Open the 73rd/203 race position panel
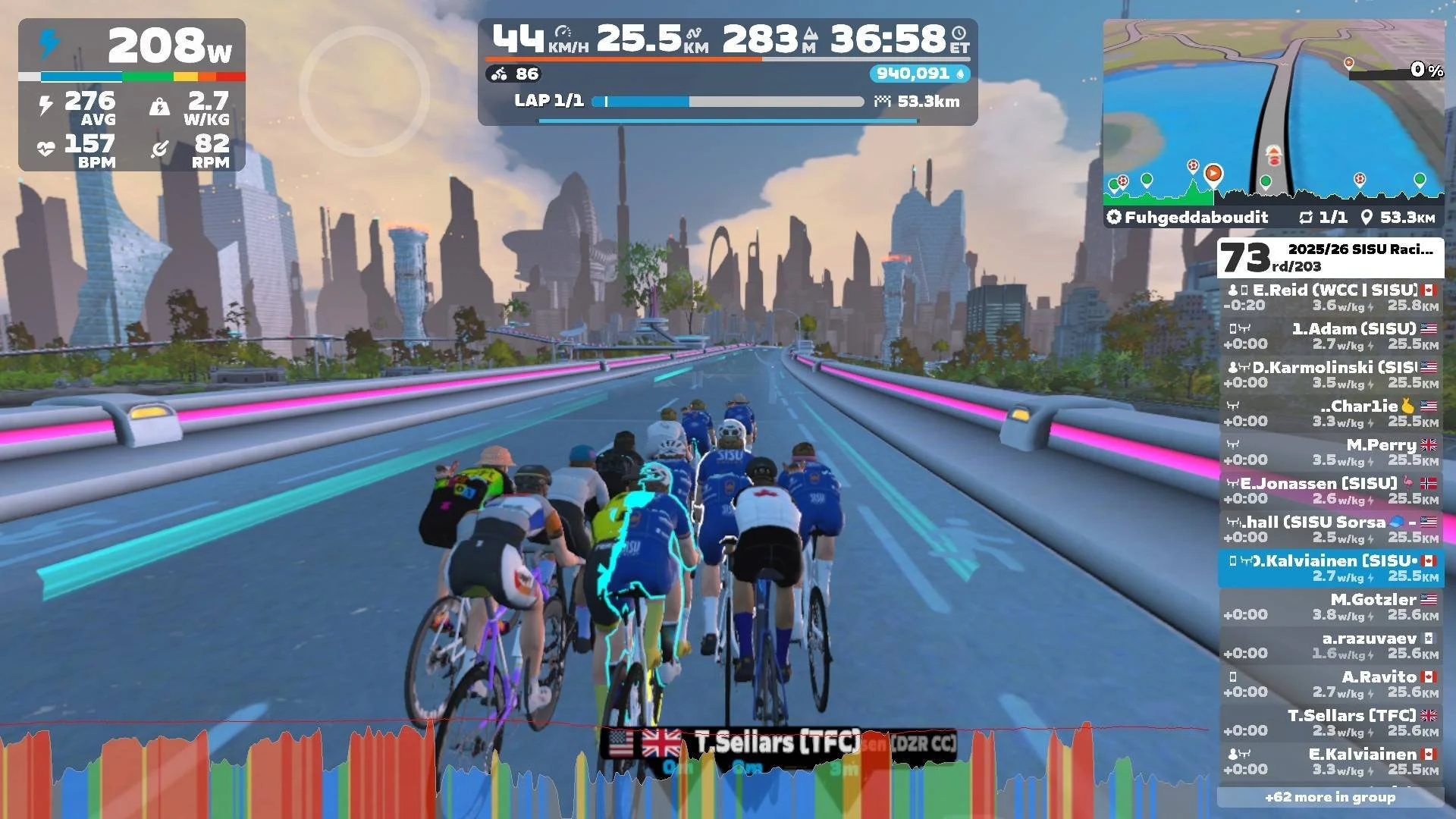This screenshot has height=819, width=1456. pos(1330,258)
